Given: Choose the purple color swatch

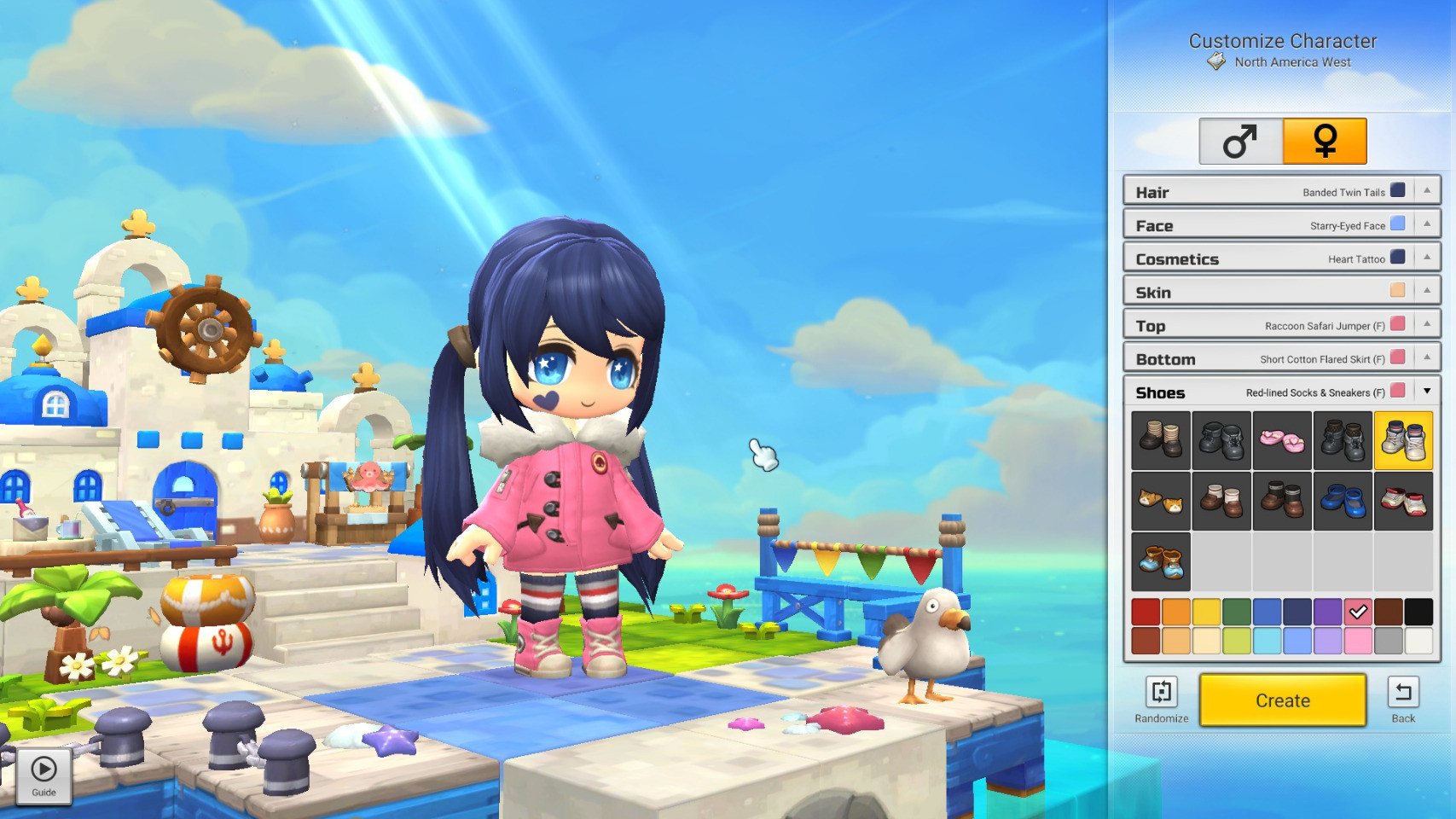Looking at the screenshot, I should pyautogui.click(x=1327, y=612).
